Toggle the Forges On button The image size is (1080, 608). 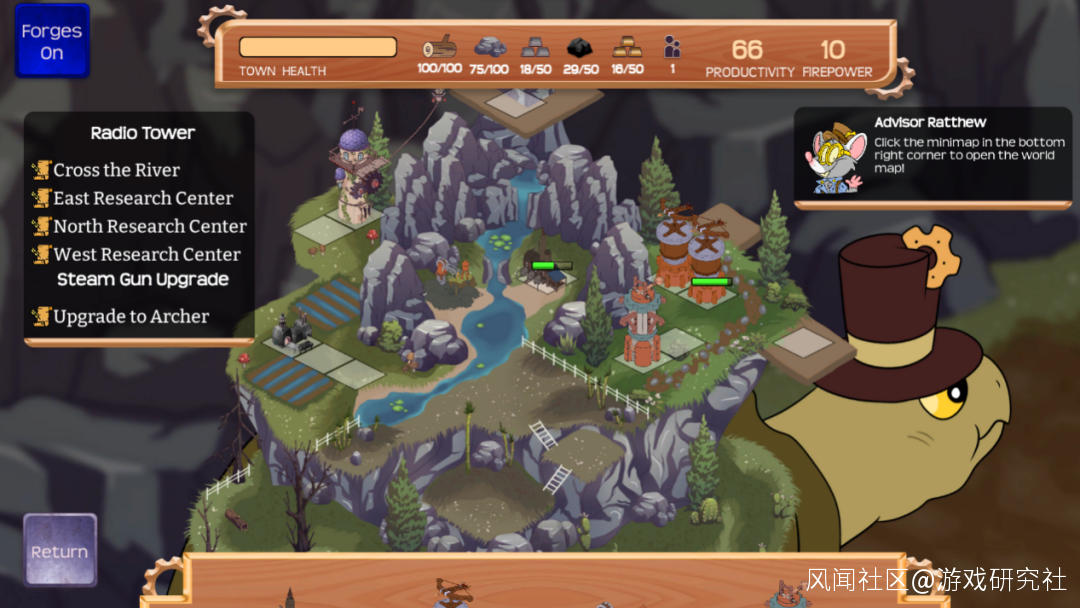point(52,42)
